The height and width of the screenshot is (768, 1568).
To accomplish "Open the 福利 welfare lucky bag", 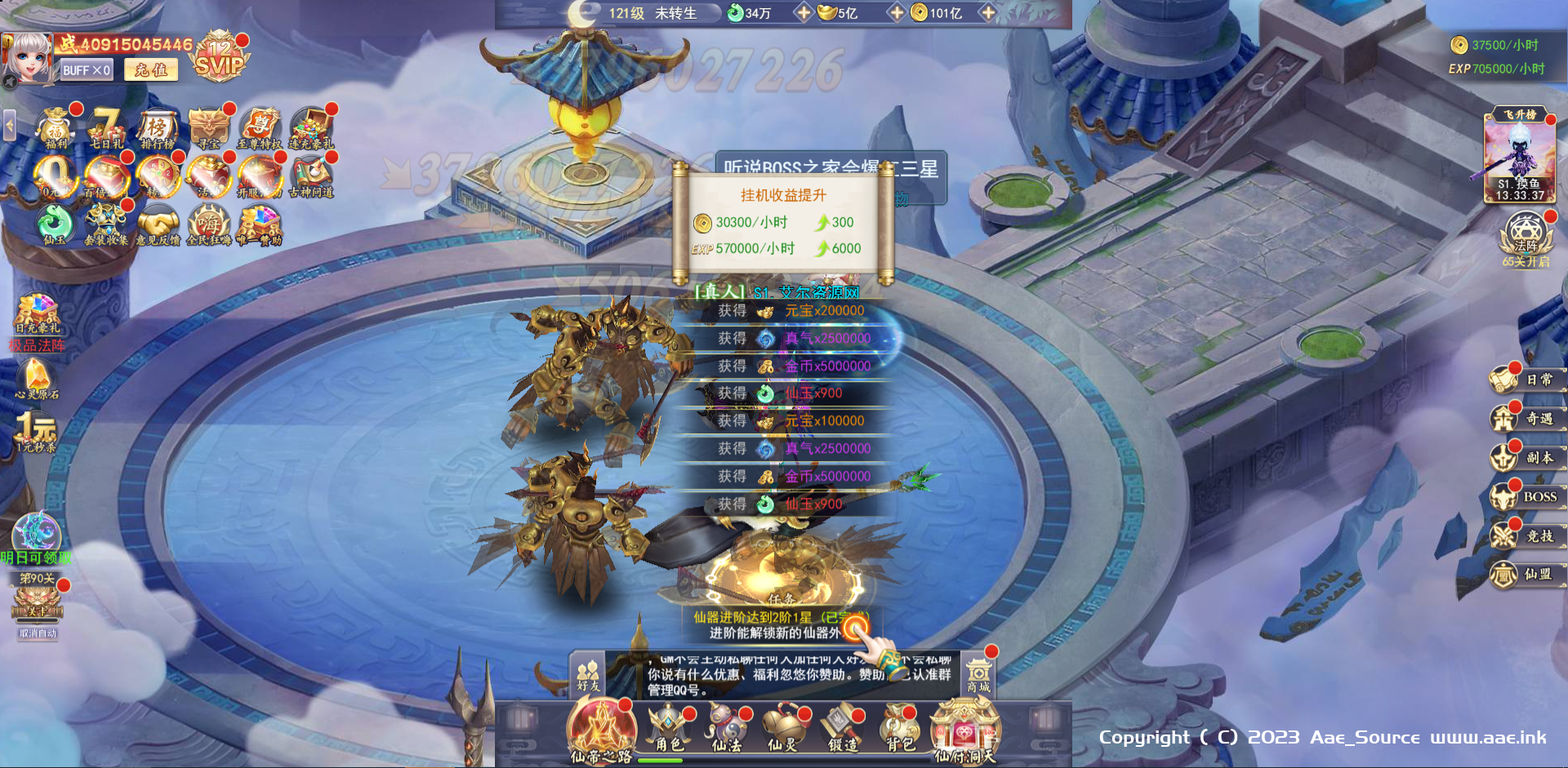I will pyautogui.click(x=56, y=128).
